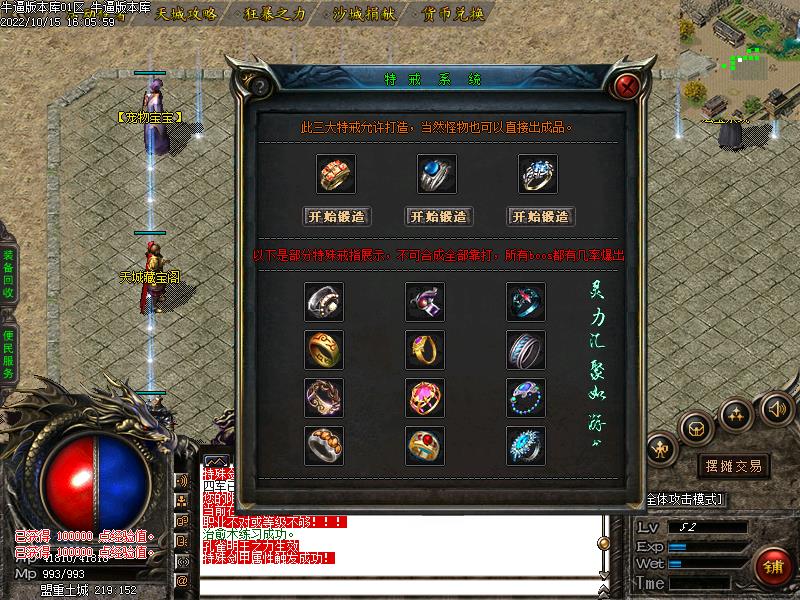800x600 pixels.
Task: Open the question mark help button
Action: pos(258,85)
